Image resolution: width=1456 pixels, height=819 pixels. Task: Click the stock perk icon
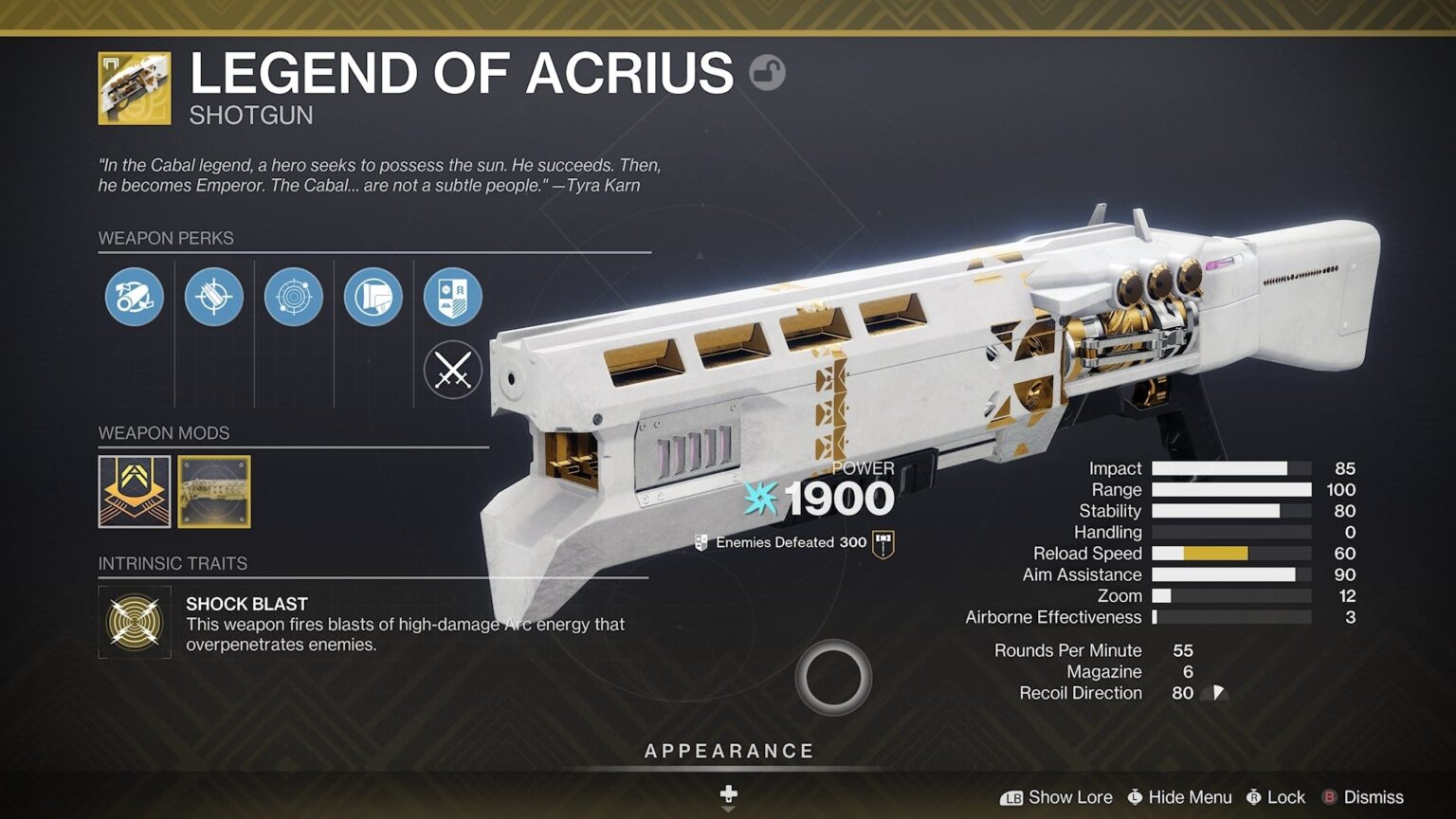pyautogui.click(x=373, y=297)
